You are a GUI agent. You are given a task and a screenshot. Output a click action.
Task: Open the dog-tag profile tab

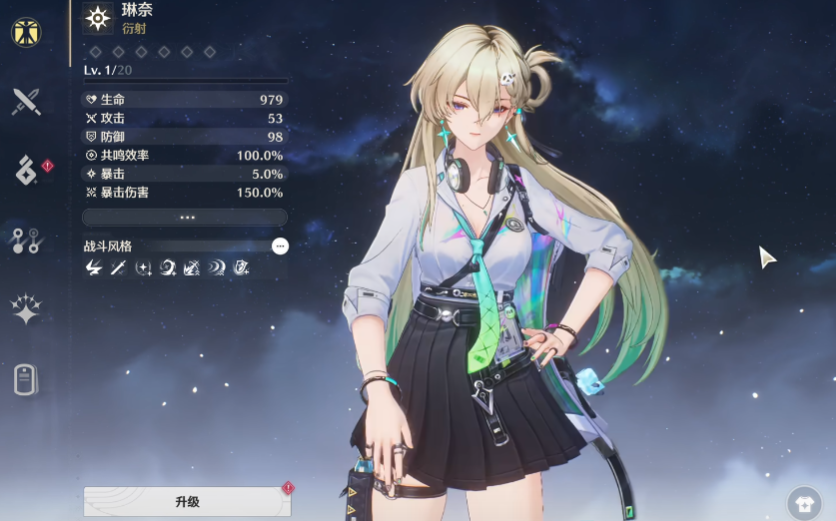click(x=26, y=379)
